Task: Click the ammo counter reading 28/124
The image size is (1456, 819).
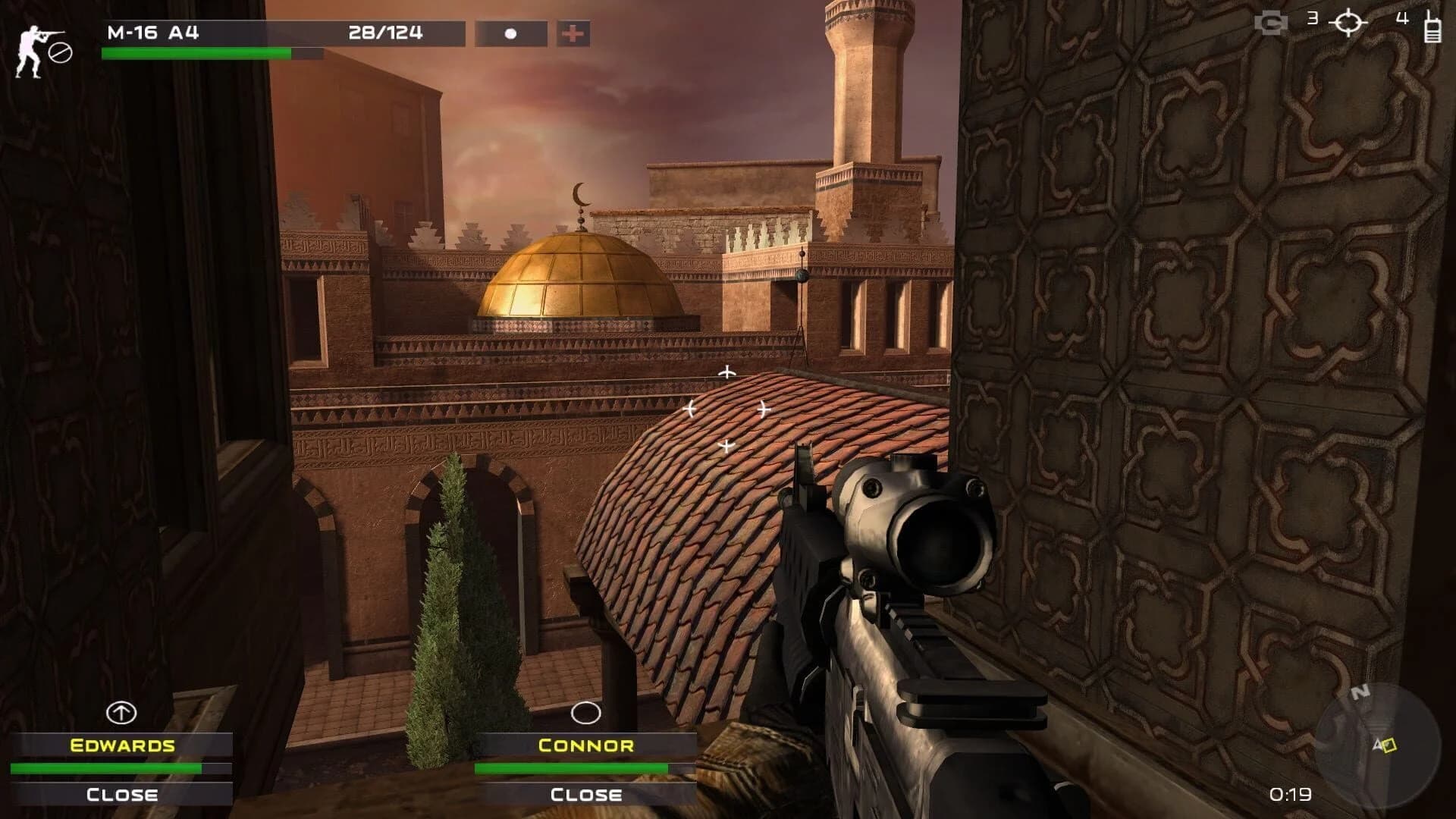Action: 385,33
